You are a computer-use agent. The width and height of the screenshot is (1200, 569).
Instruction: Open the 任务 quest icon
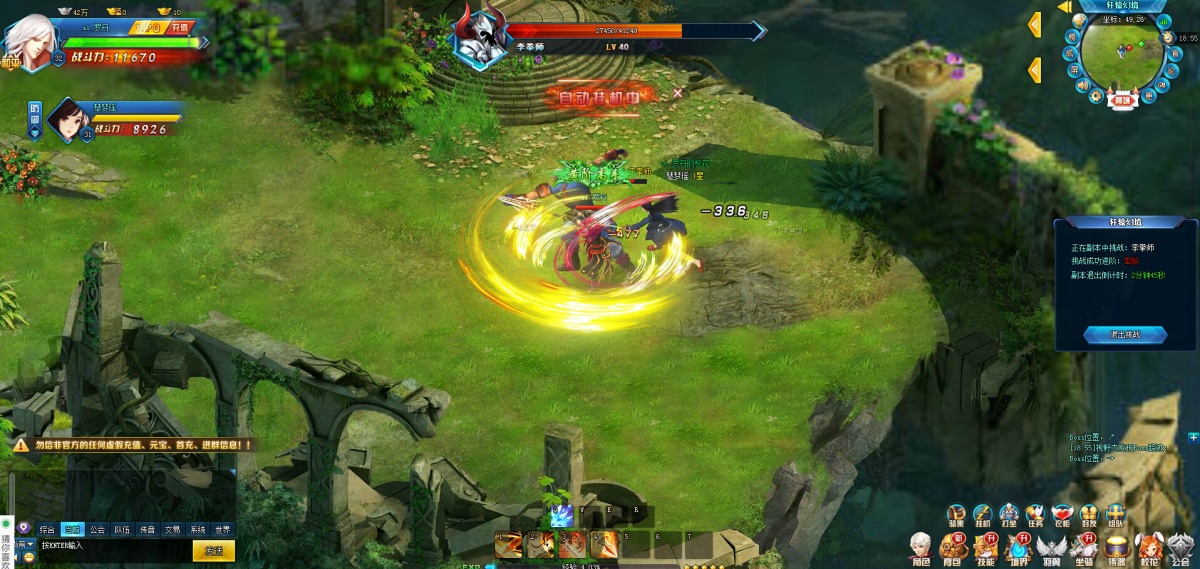tap(1035, 515)
